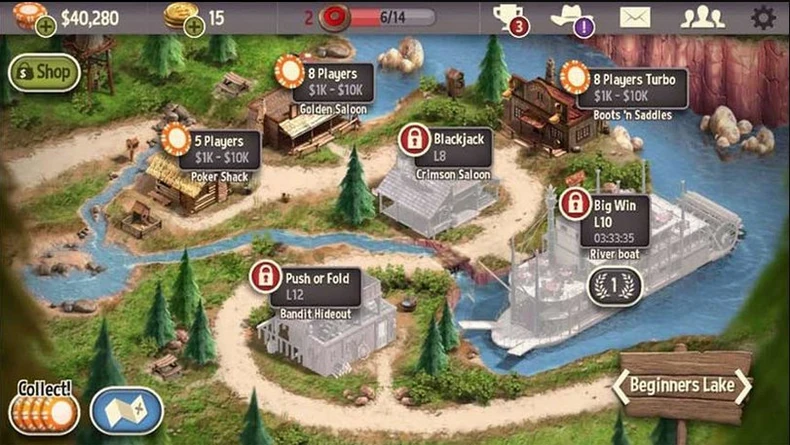Buy more gold coins
The height and width of the screenshot is (445, 790).
click(x=194, y=27)
